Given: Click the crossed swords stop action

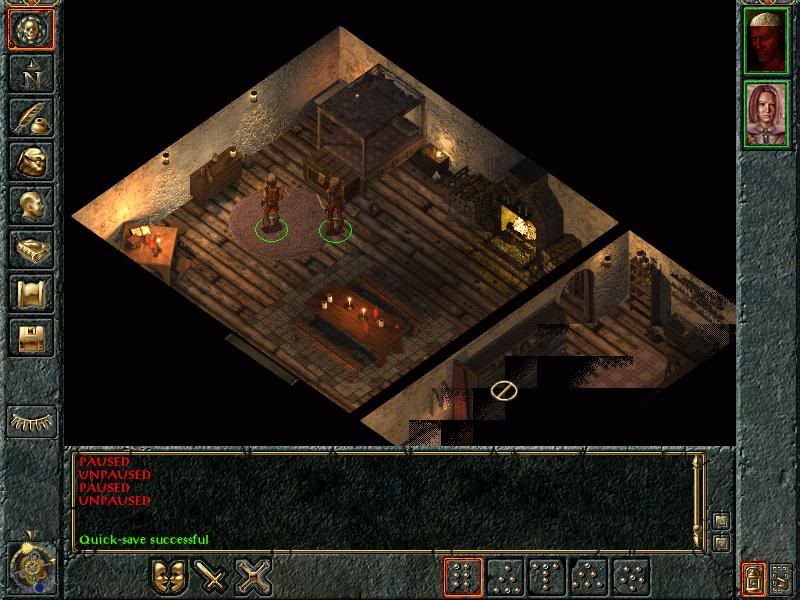Looking at the screenshot, I should coord(254,577).
